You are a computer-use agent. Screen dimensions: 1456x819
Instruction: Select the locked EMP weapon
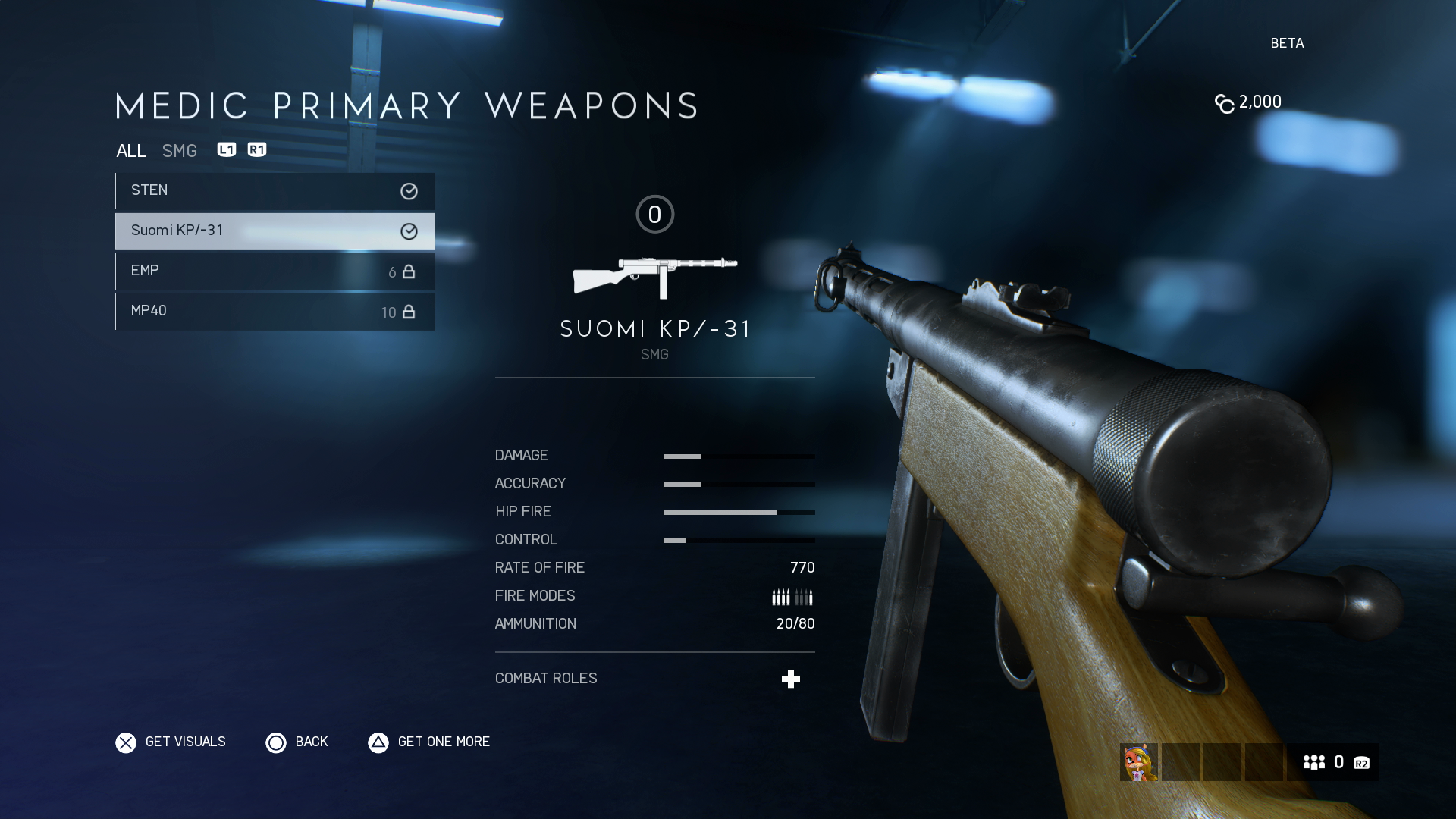[275, 271]
